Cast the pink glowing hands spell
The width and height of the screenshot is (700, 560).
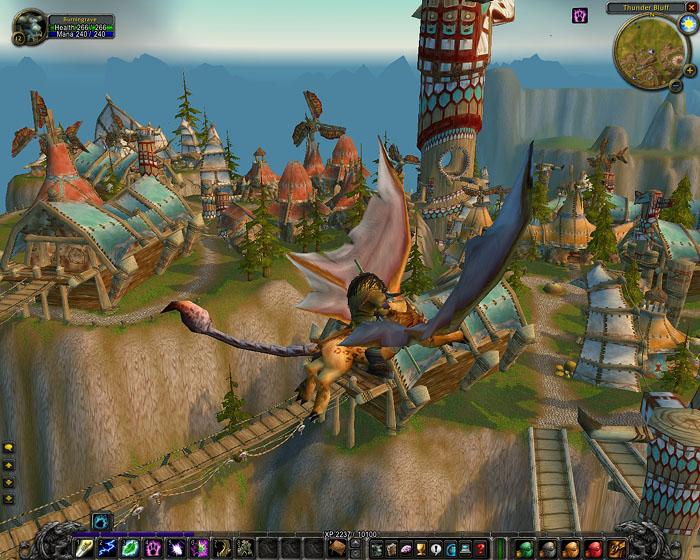pyautogui.click(x=154, y=548)
